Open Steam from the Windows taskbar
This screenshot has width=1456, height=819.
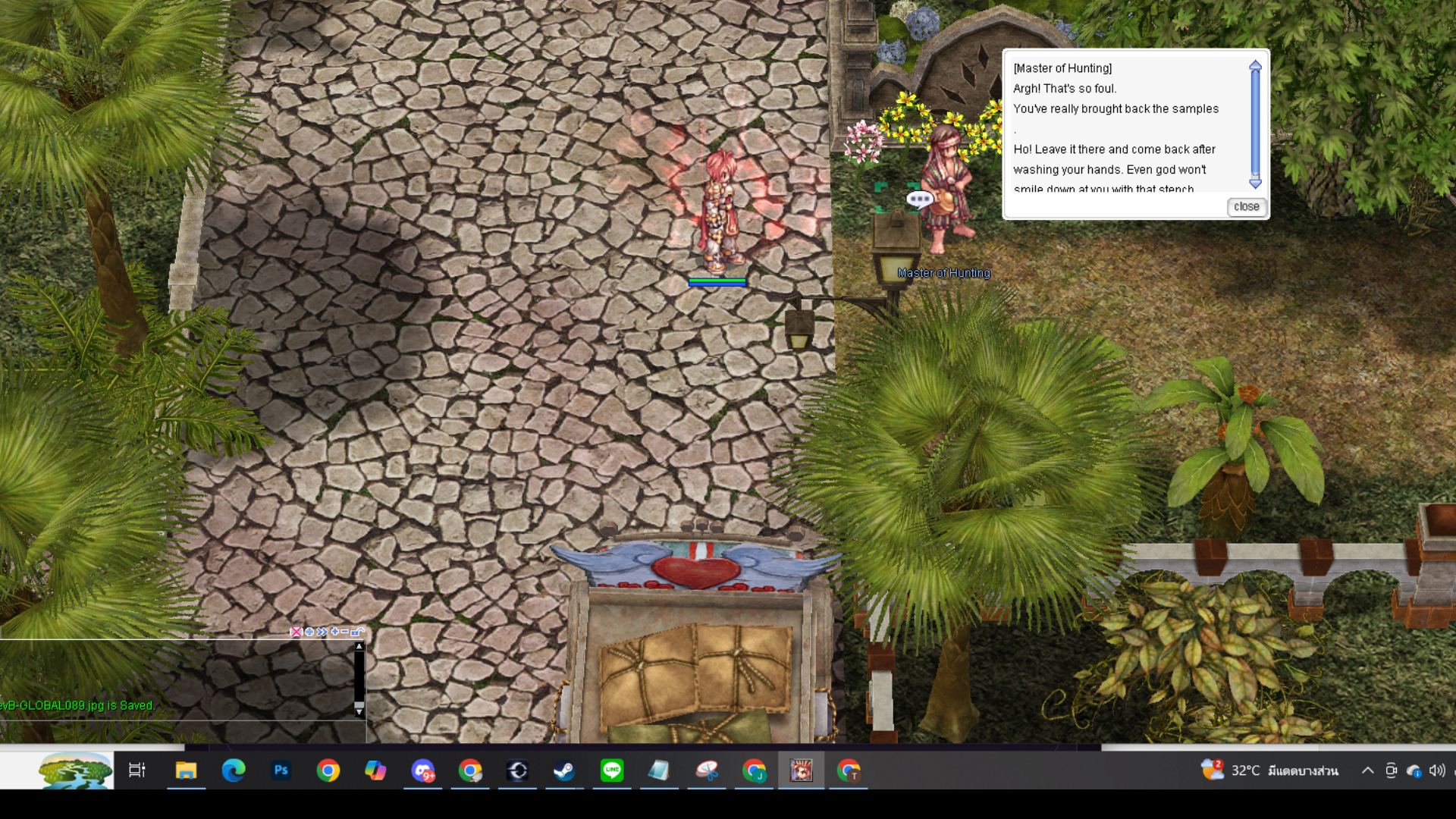tap(563, 771)
